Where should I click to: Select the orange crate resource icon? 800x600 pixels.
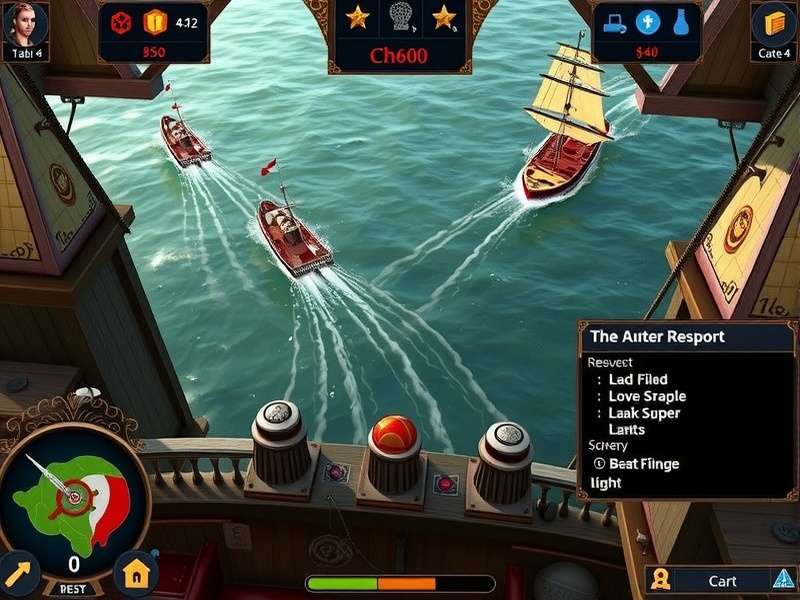pyautogui.click(x=152, y=20)
